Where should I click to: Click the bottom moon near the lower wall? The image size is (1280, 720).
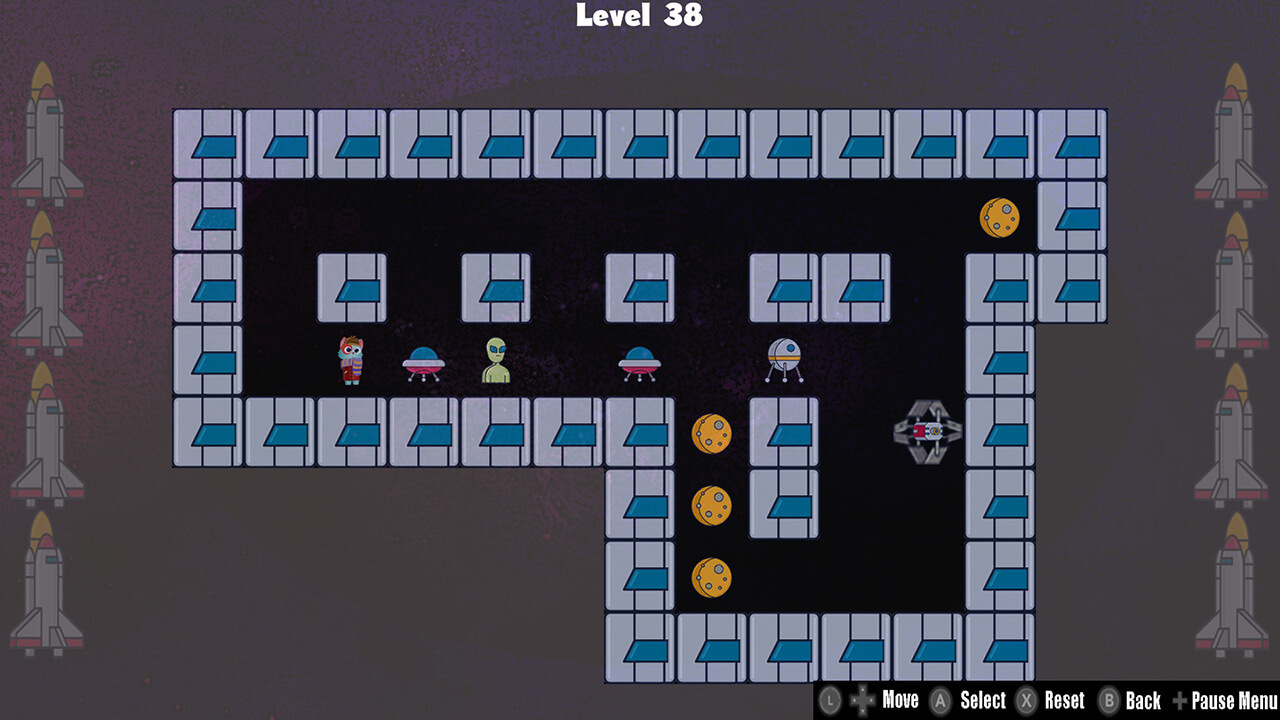tap(713, 578)
